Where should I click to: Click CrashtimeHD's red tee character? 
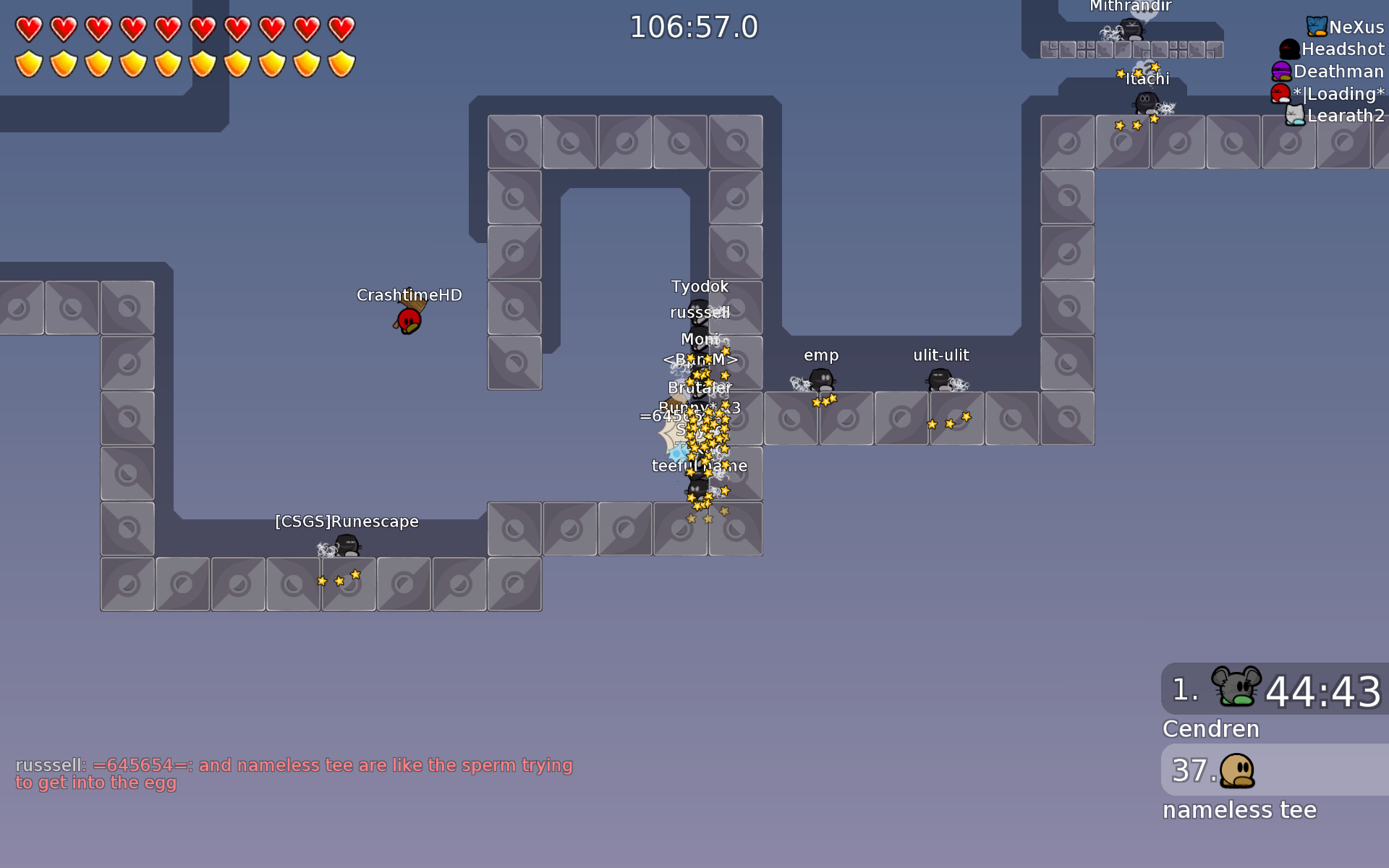(x=407, y=320)
